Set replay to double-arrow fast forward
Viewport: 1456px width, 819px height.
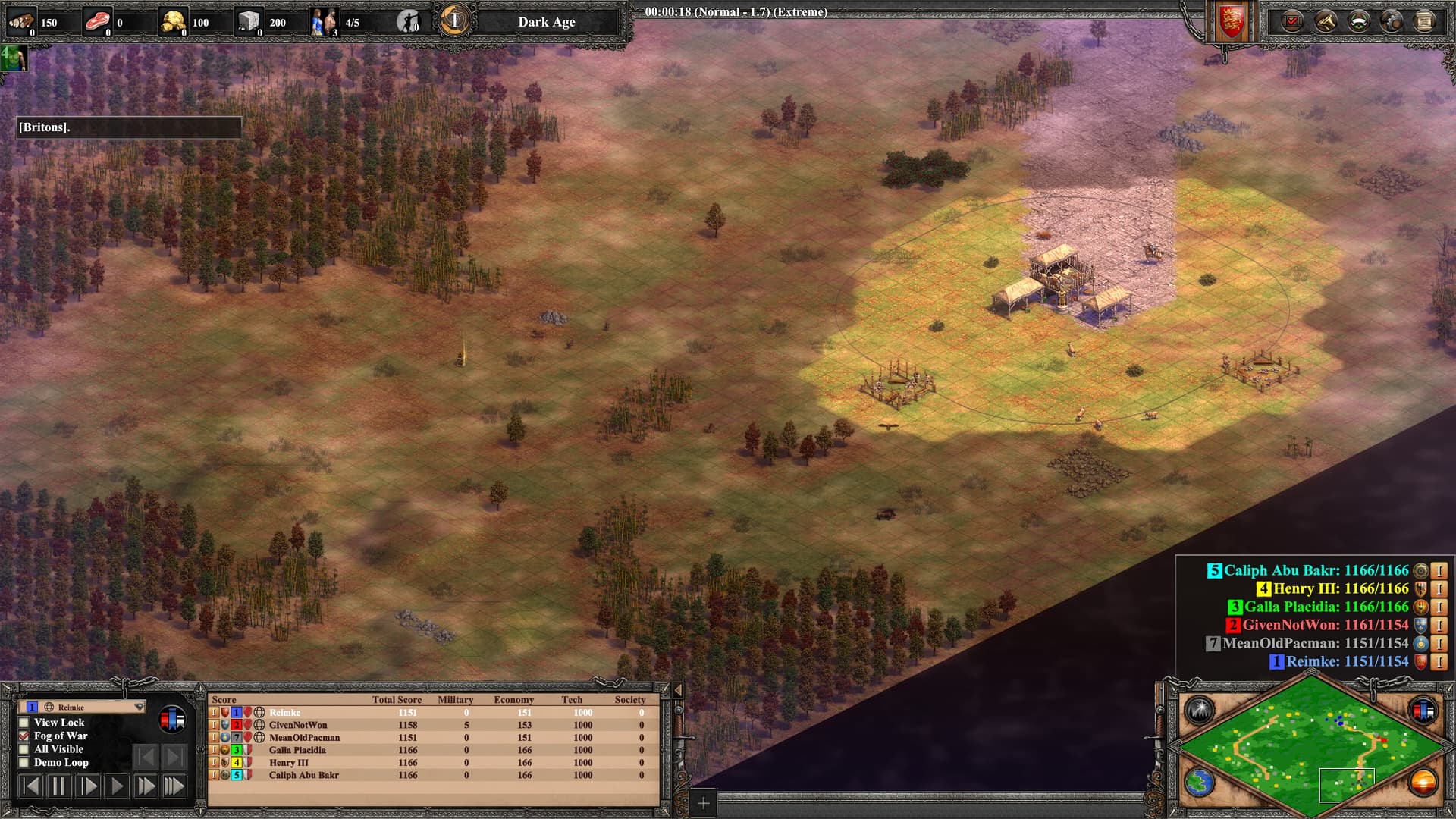(x=145, y=786)
